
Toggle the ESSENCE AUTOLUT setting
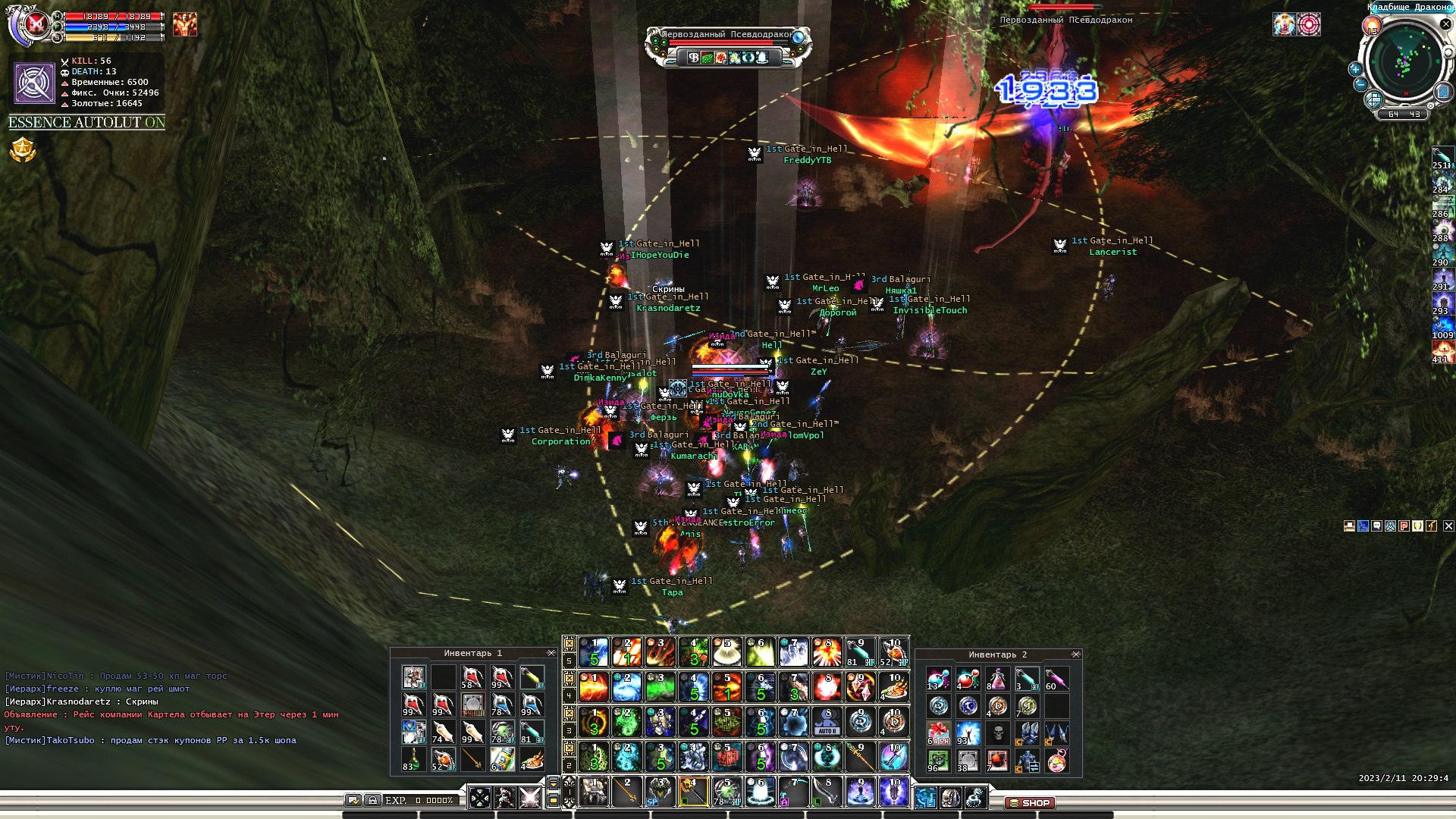click(x=86, y=122)
